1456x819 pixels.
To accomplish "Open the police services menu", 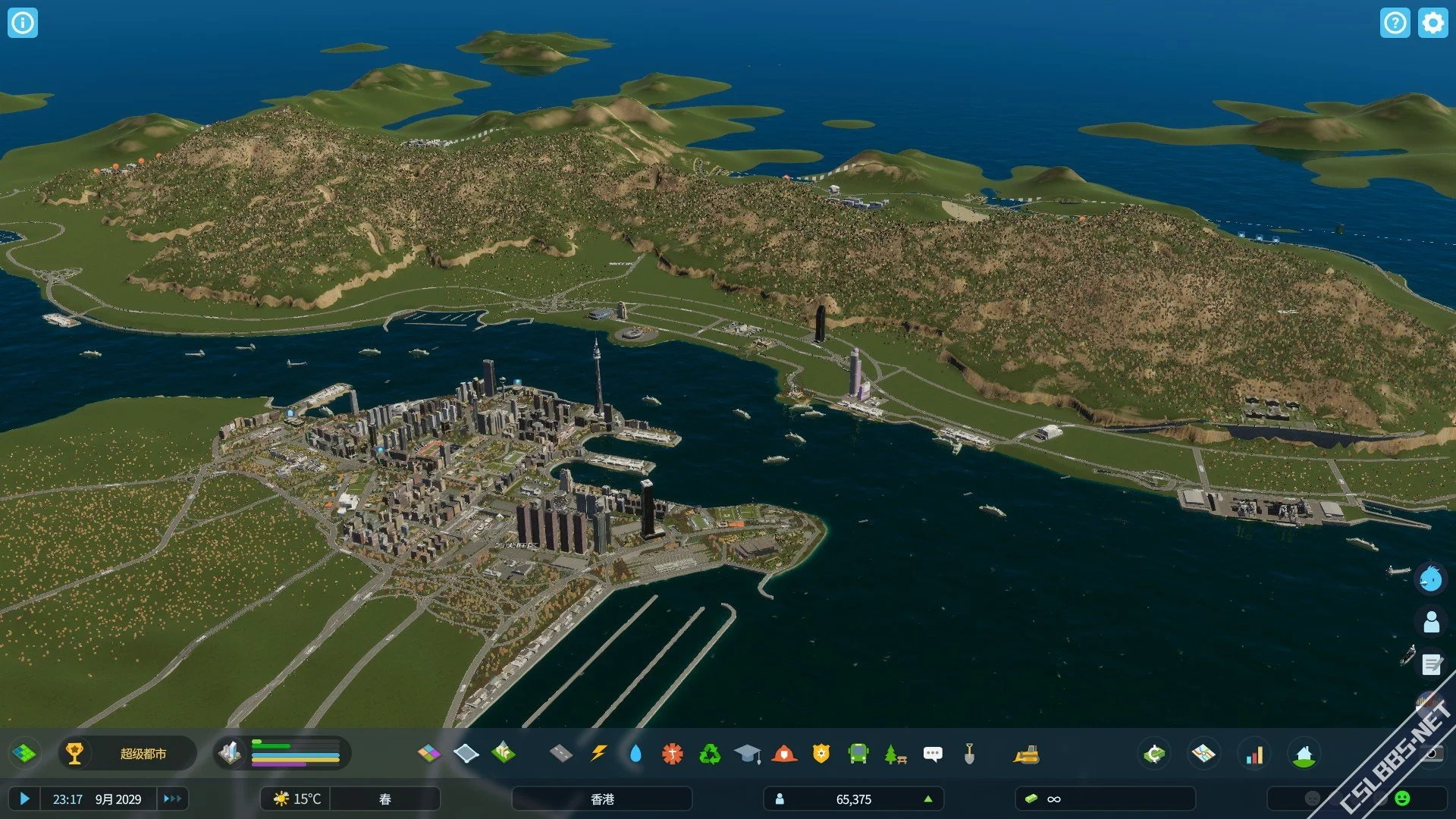I will (821, 753).
